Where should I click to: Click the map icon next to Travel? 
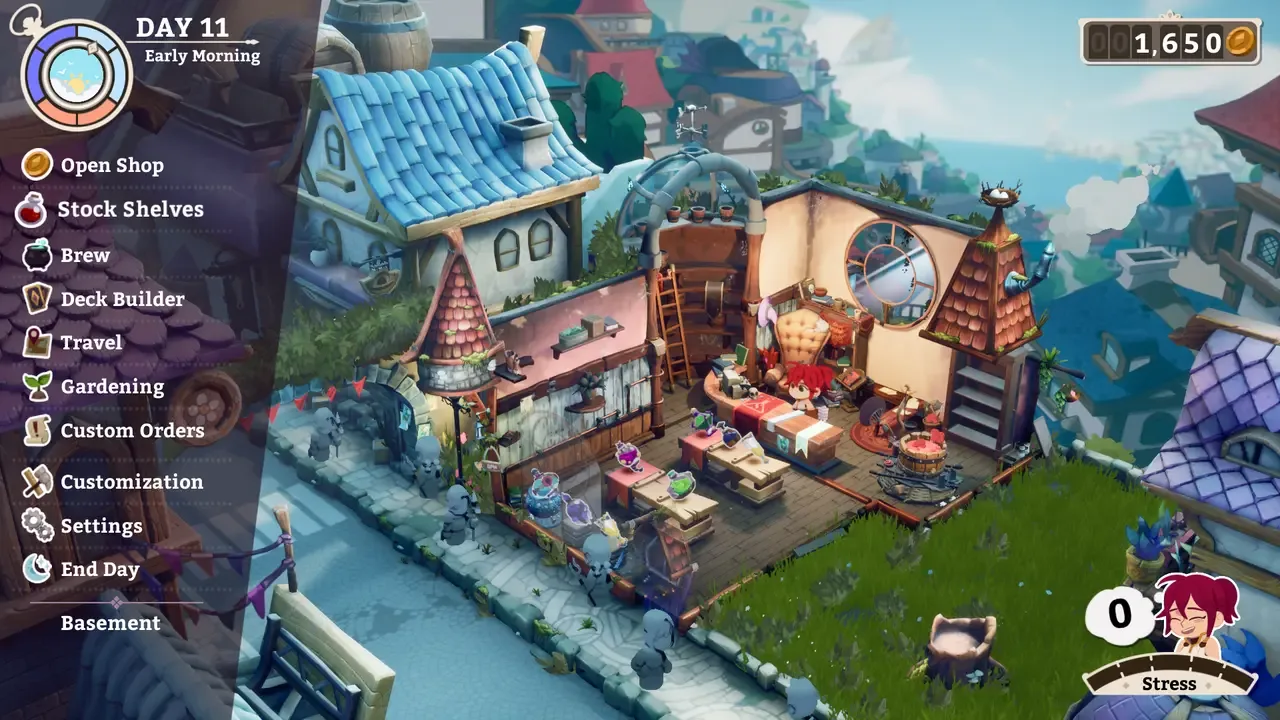36,342
